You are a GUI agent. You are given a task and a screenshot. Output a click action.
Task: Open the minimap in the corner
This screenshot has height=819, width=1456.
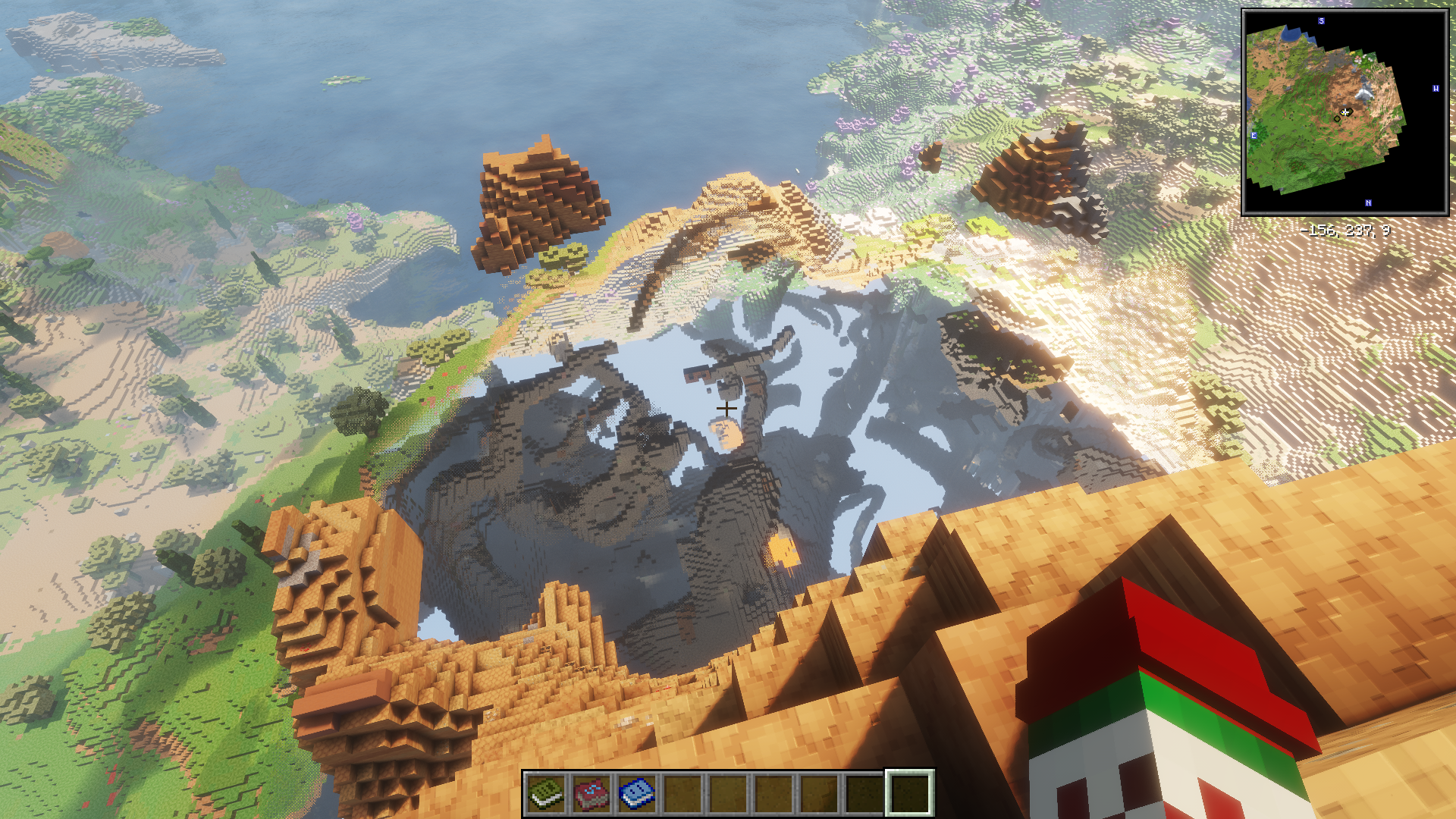pyautogui.click(x=1345, y=112)
